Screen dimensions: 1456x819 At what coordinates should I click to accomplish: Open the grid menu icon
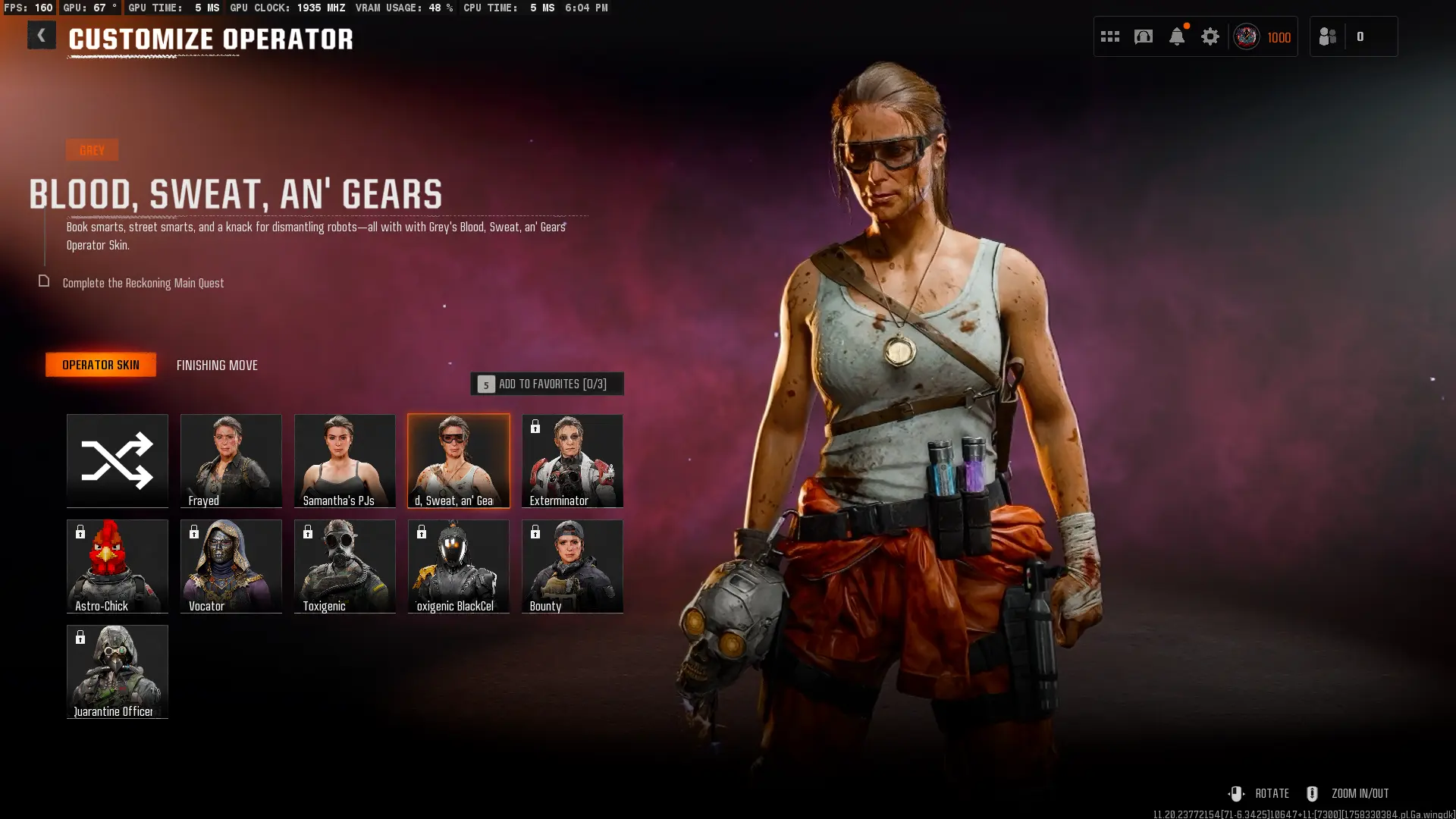[1110, 36]
